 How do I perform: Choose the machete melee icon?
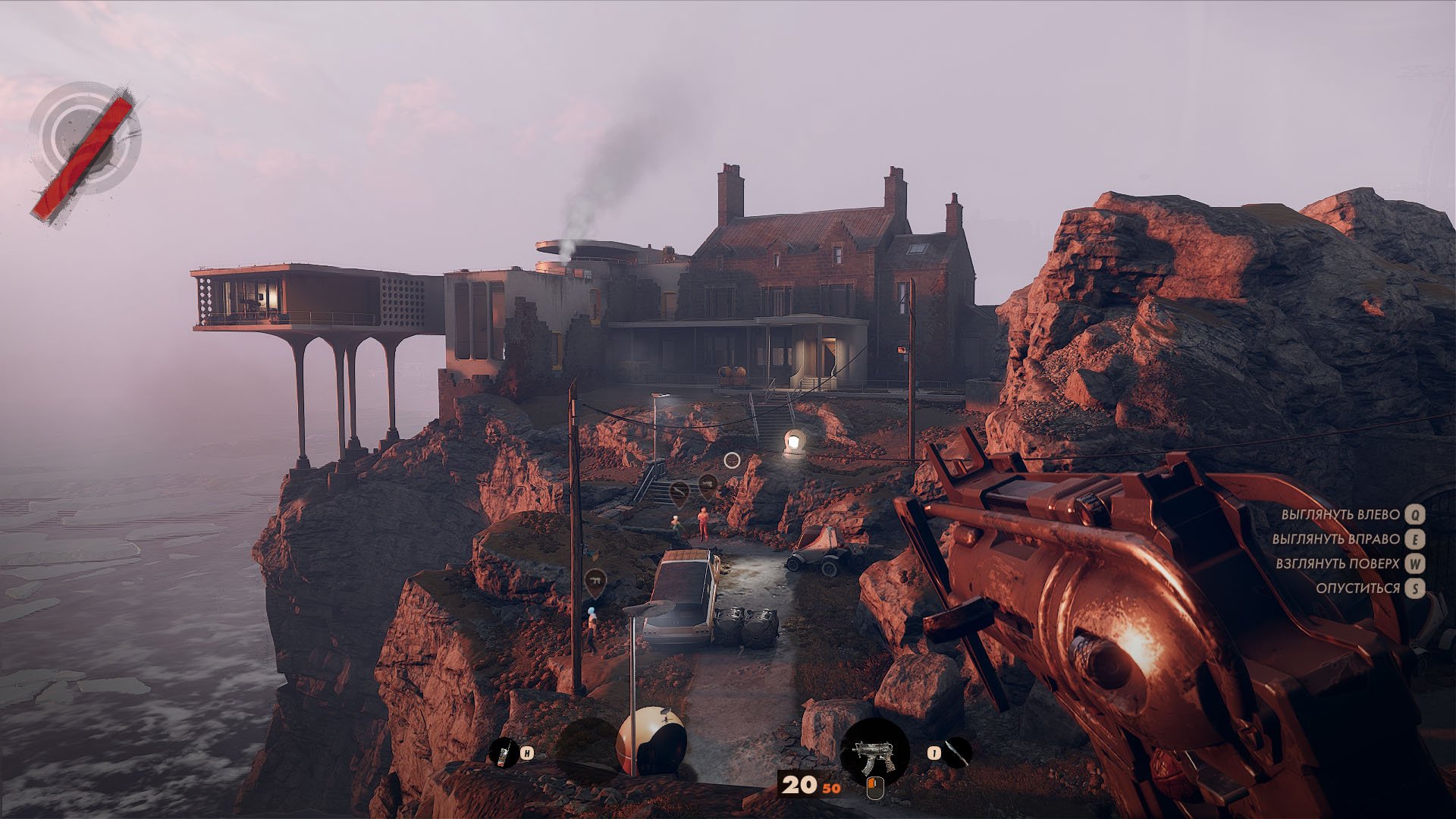pyautogui.click(x=959, y=752)
